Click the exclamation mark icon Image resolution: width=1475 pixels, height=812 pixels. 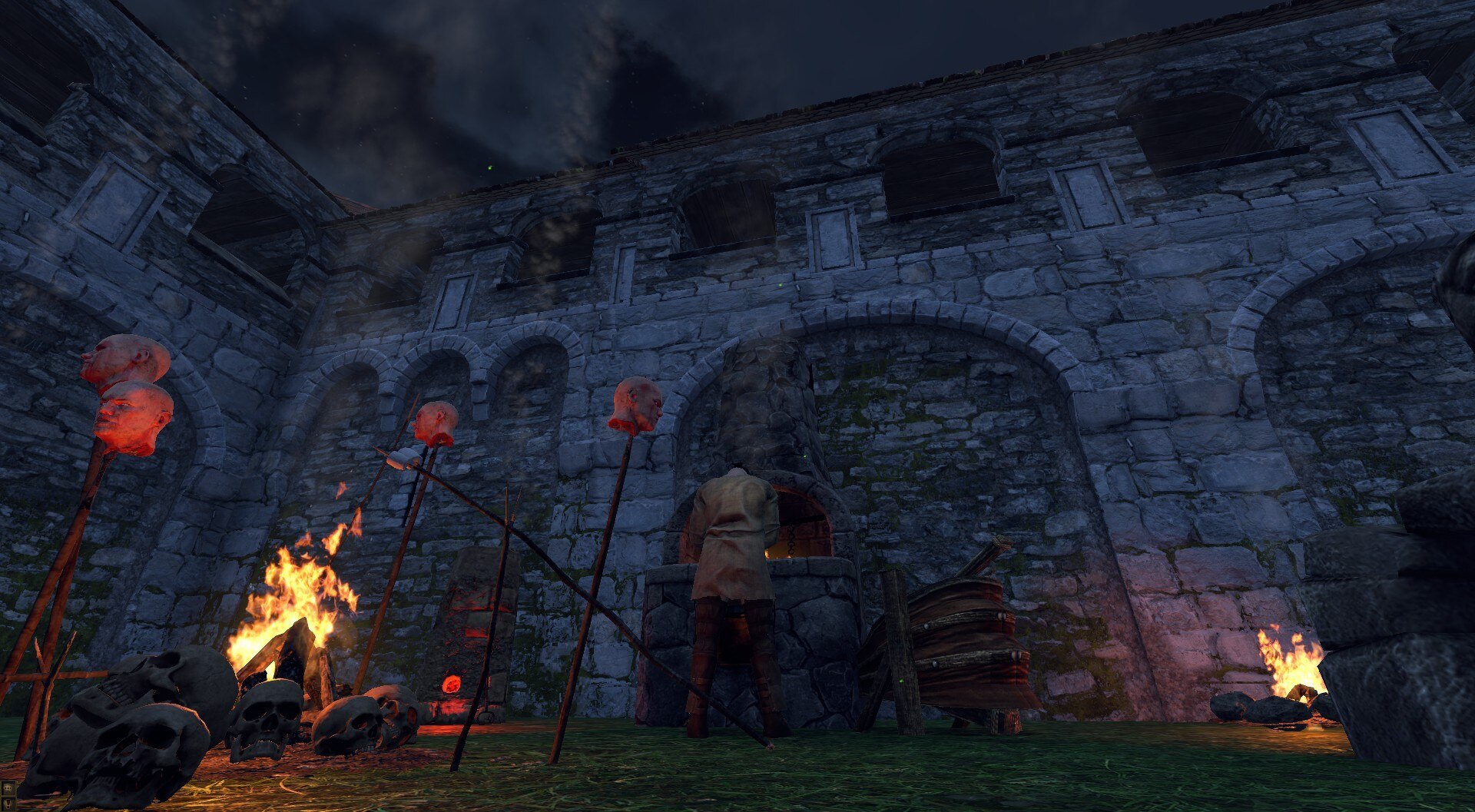[x=8, y=804]
